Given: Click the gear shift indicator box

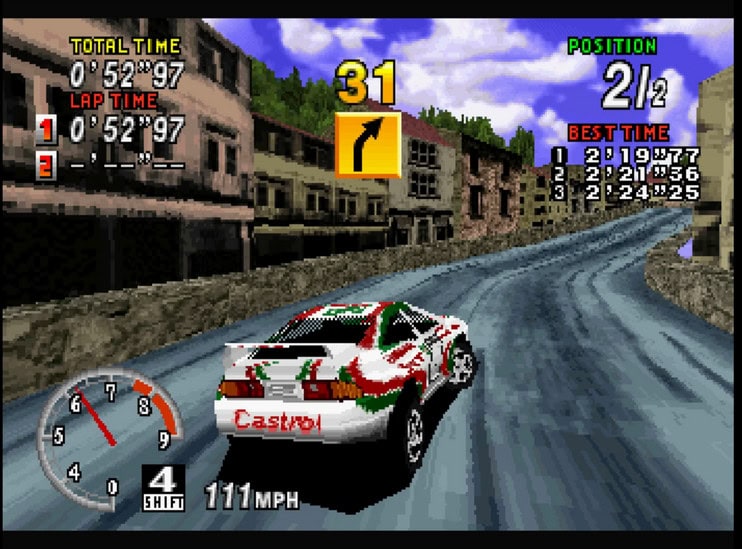Looking at the screenshot, I should coord(162,487).
